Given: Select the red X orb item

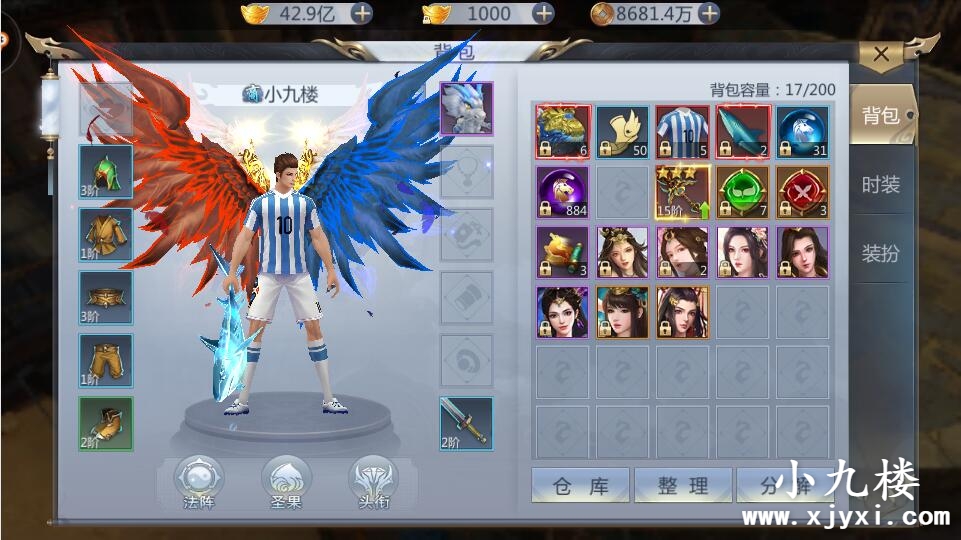Looking at the screenshot, I should (x=802, y=192).
